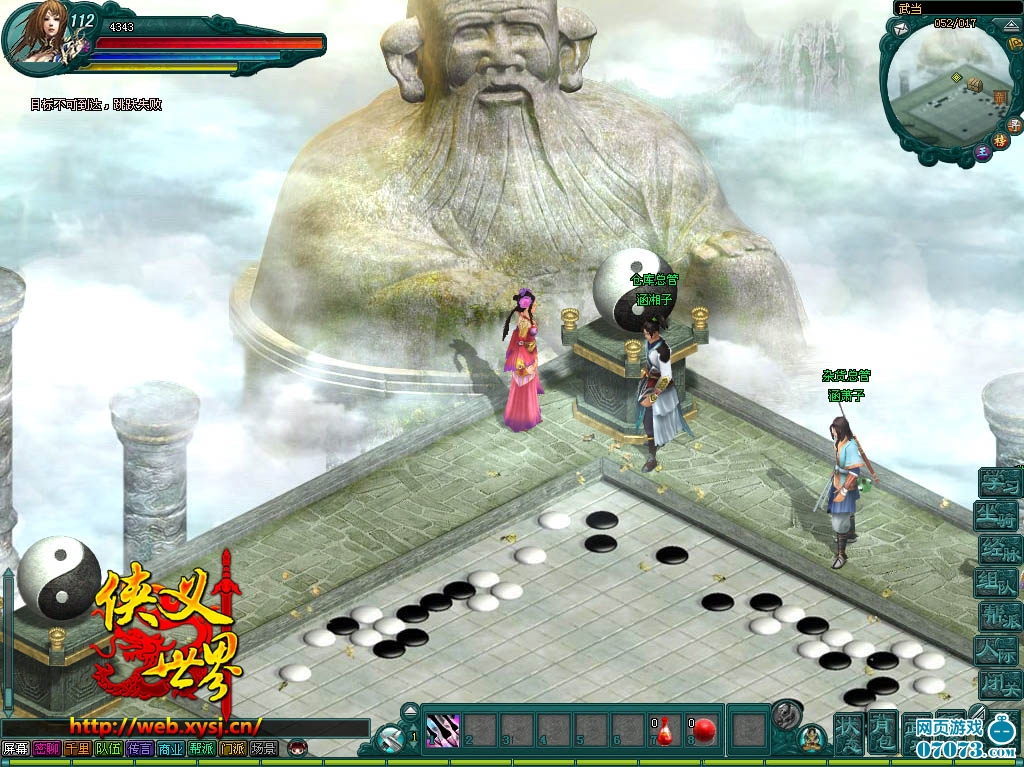Viewport: 1024px width, 767px height.
Task: Open the red 榜 ranking button
Action: 999,141
